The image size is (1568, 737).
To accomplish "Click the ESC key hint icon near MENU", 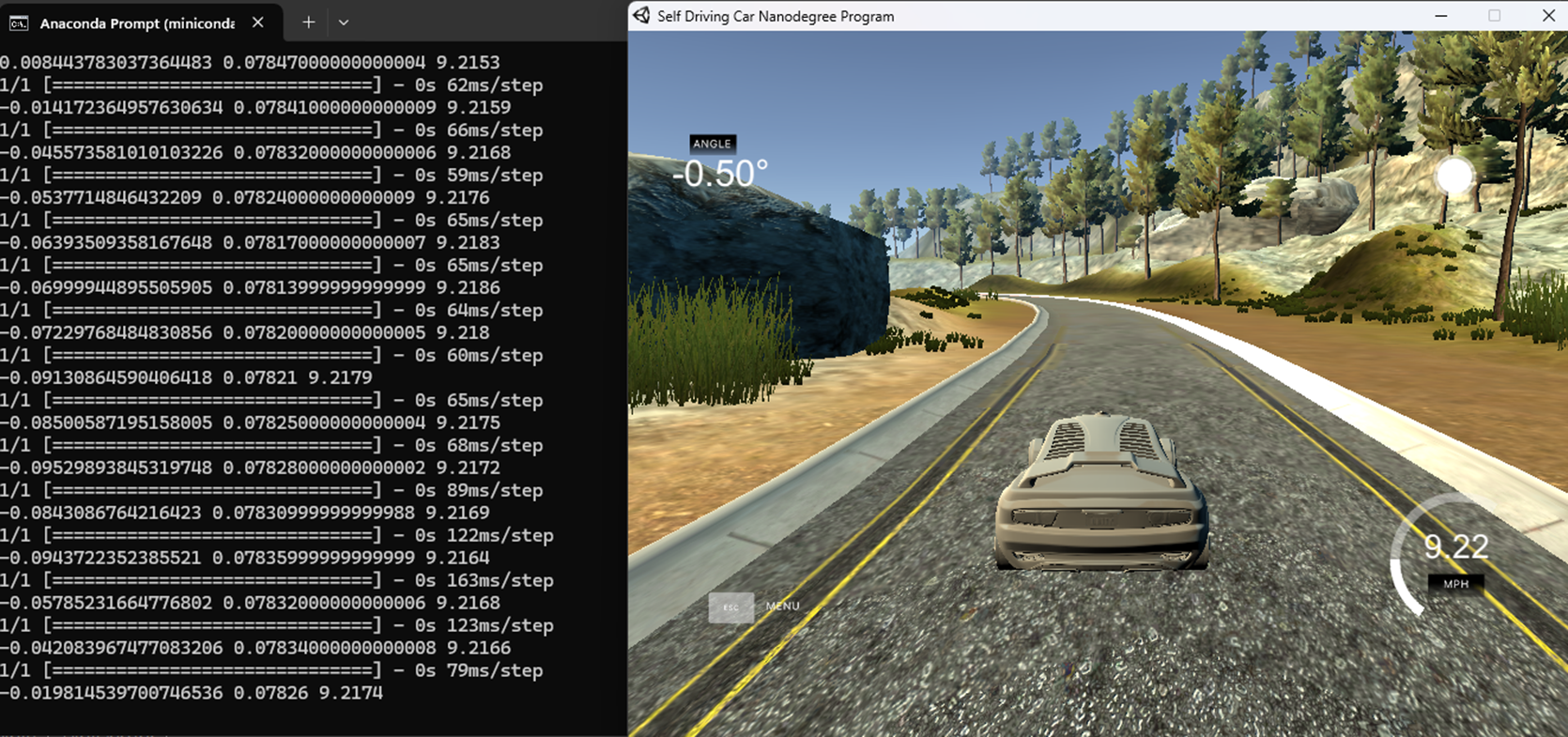I will (x=731, y=607).
